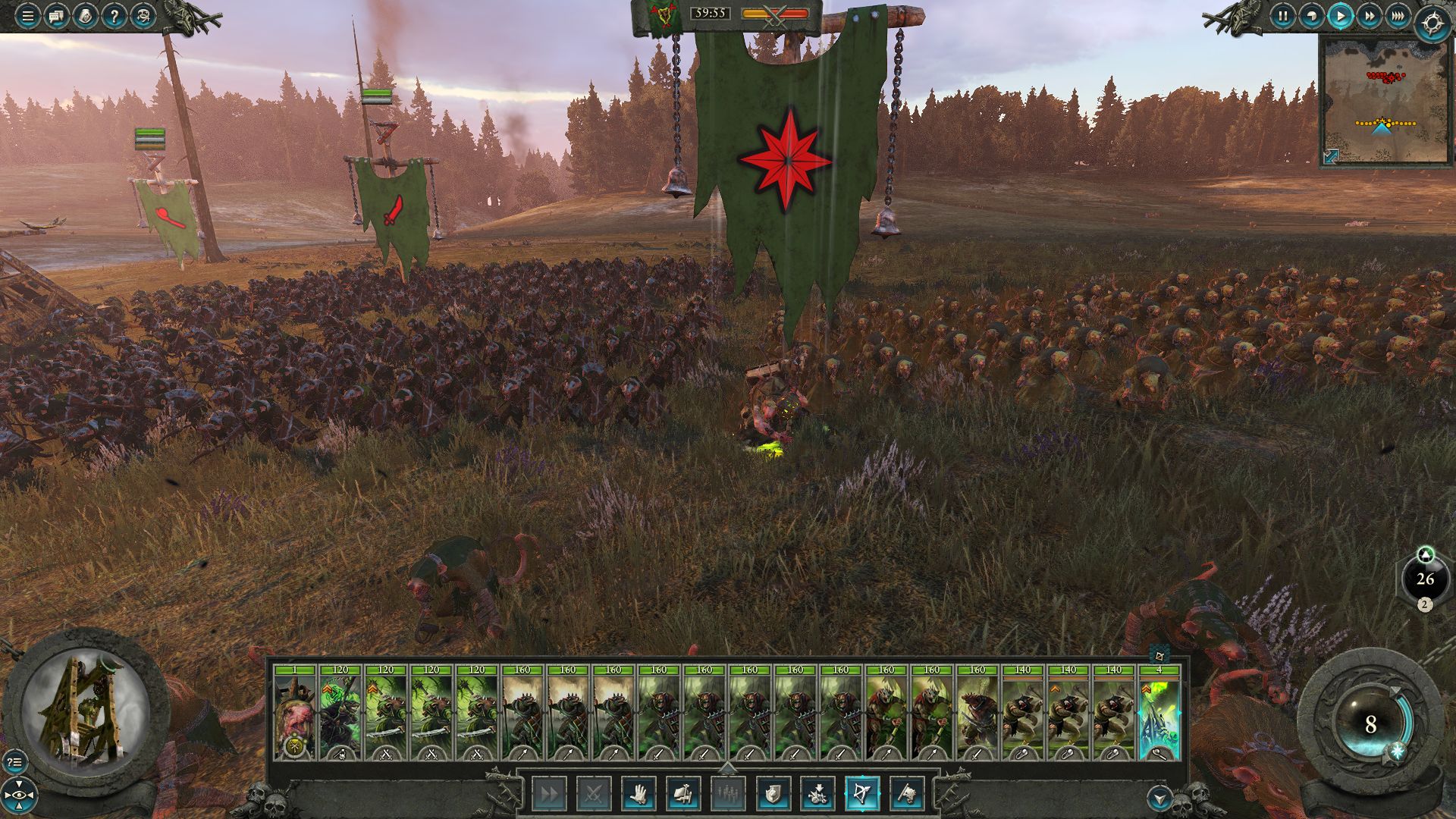Set battle to slow motion speed
This screenshot has height=819, width=1456.
point(1311,16)
